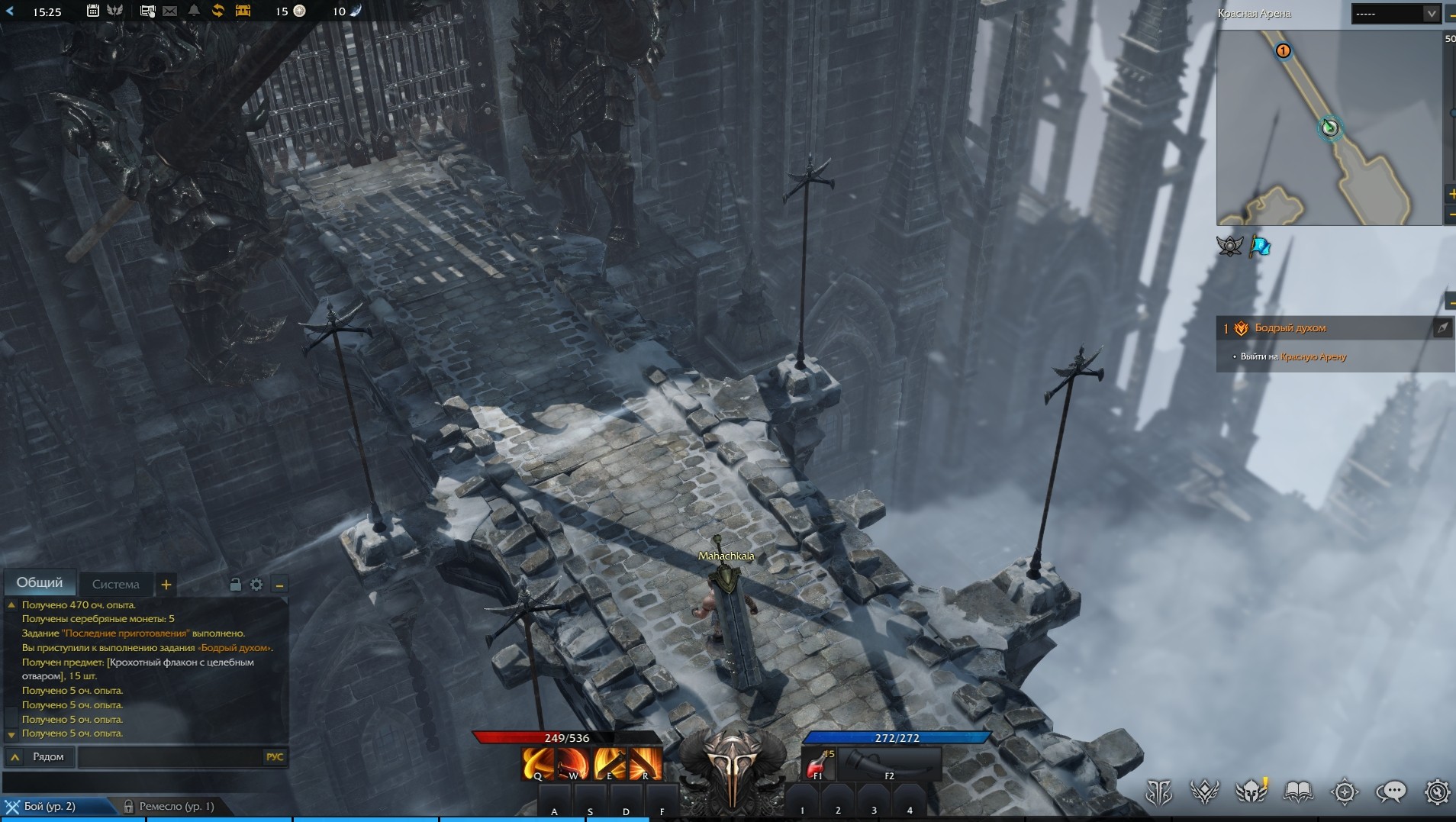Open the calendar icon in top bar
Image resolution: width=1456 pixels, height=822 pixels.
(x=92, y=11)
